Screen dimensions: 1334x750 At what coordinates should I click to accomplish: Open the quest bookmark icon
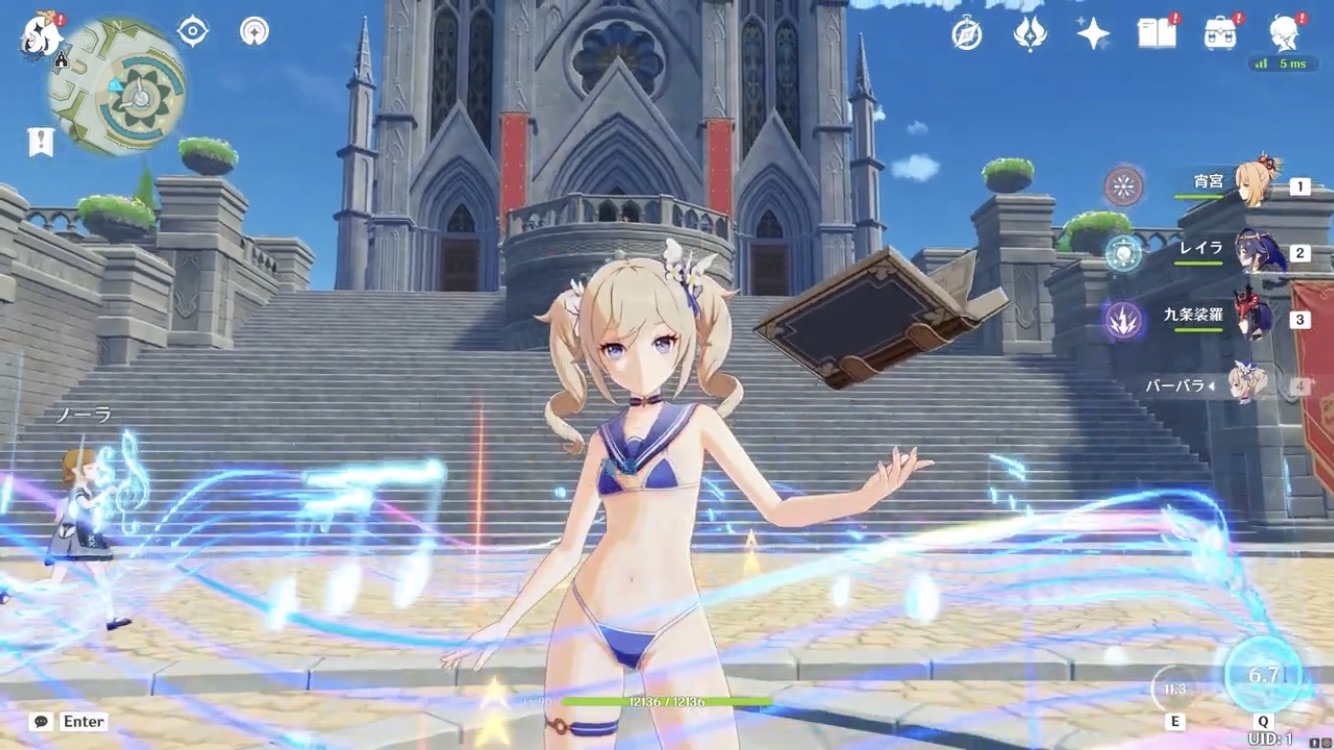tap(40, 142)
